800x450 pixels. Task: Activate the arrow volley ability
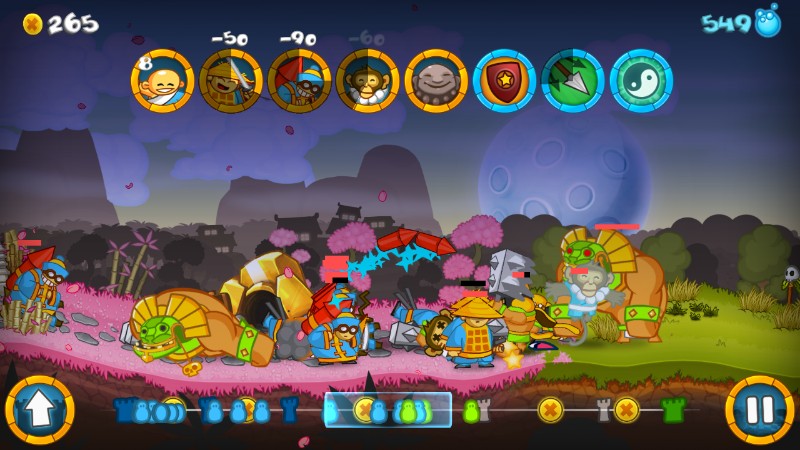pyautogui.click(x=572, y=81)
